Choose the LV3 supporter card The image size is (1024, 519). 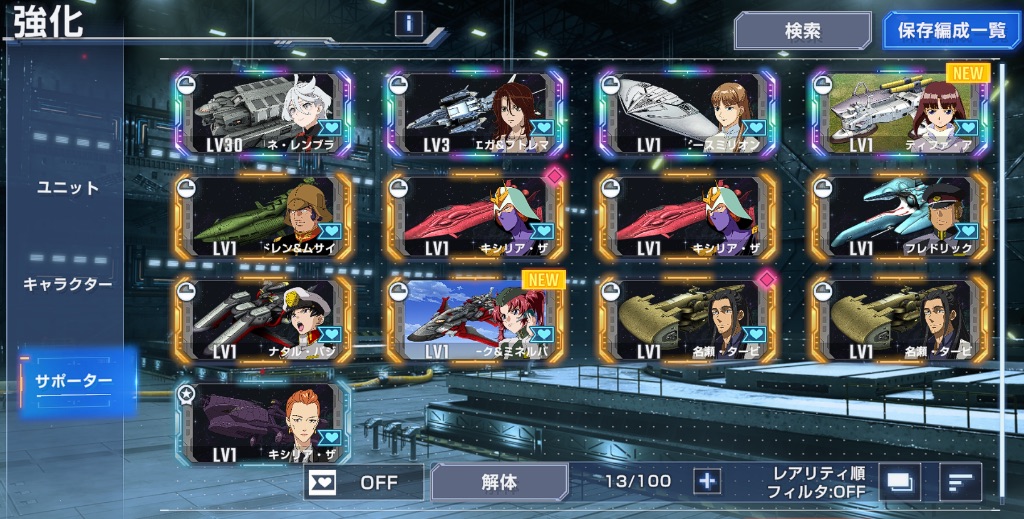[475, 112]
